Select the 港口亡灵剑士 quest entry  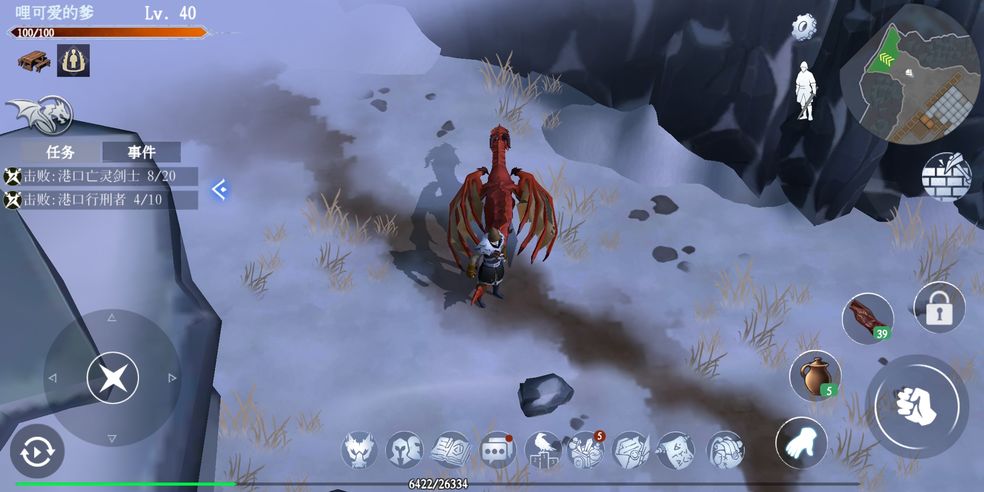click(100, 176)
